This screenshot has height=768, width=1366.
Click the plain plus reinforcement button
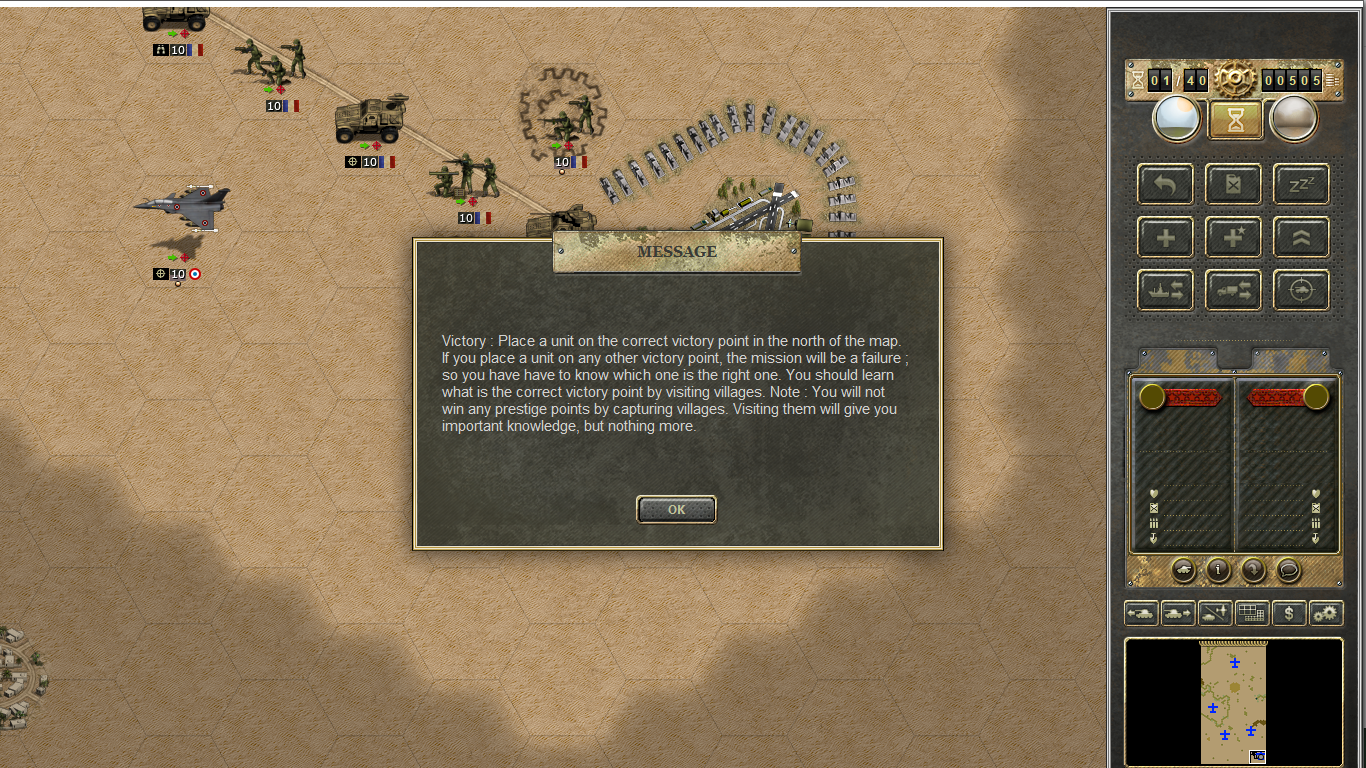[1165, 237]
